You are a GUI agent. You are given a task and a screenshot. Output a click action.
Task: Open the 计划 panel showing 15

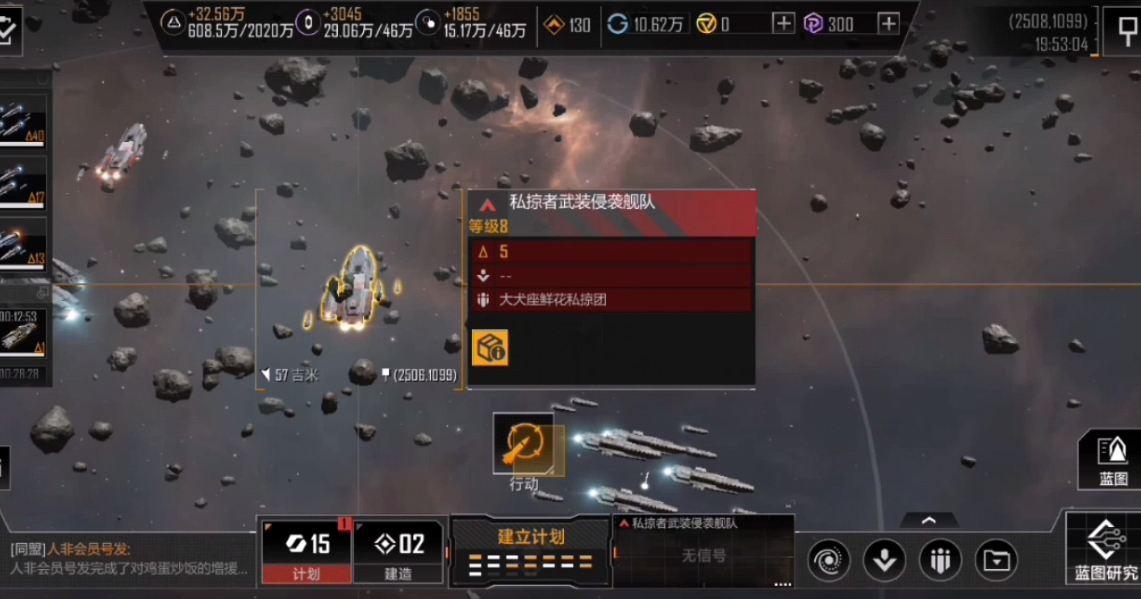click(x=306, y=550)
